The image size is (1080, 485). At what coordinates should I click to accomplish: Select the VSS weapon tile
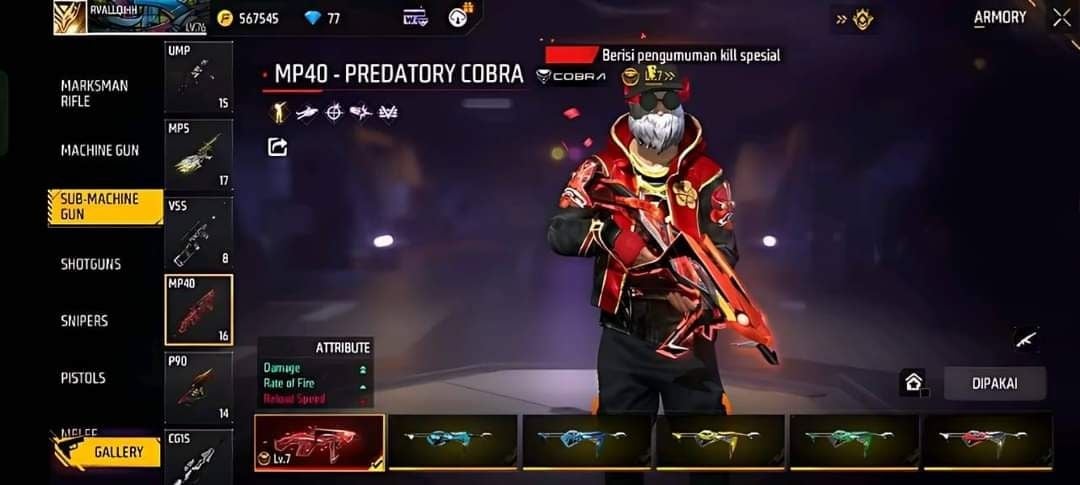pos(198,232)
